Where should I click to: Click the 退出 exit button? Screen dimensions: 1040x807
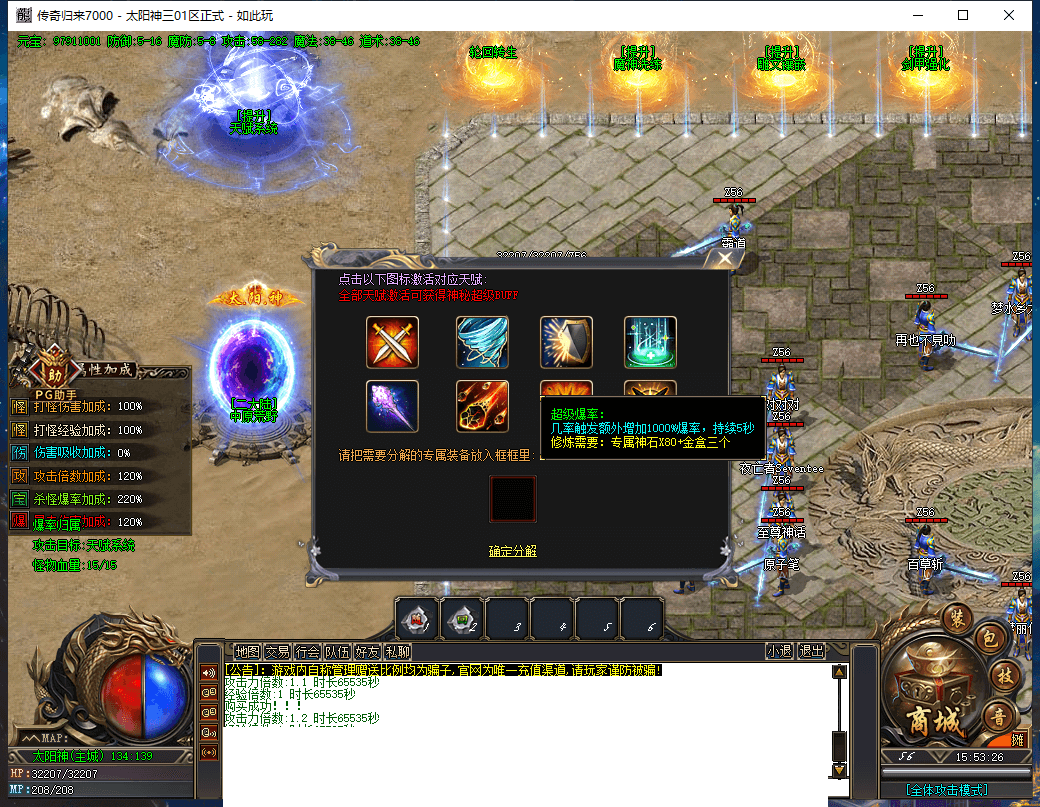(811, 651)
